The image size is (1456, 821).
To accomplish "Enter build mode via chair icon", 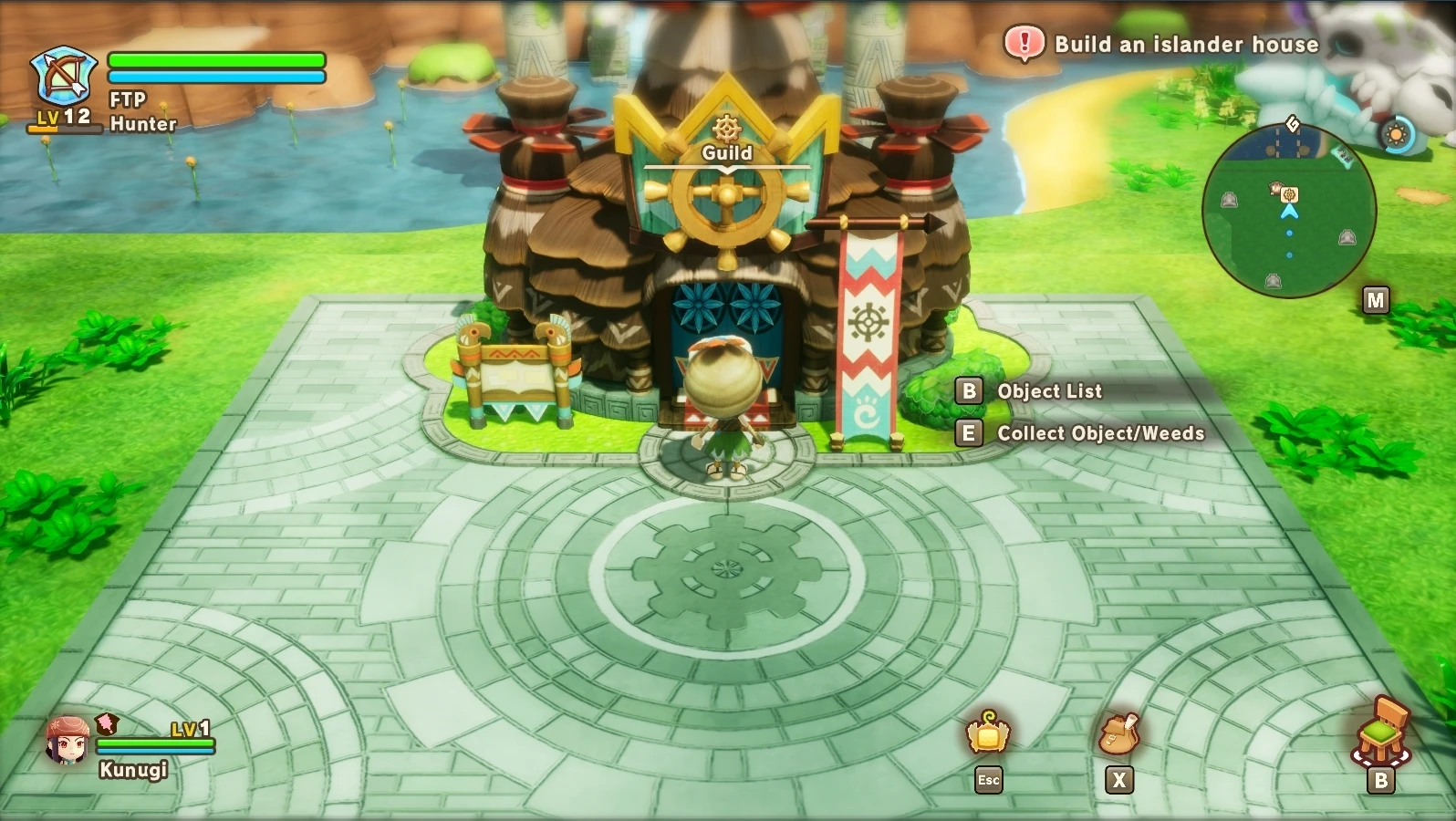I will (x=1381, y=732).
